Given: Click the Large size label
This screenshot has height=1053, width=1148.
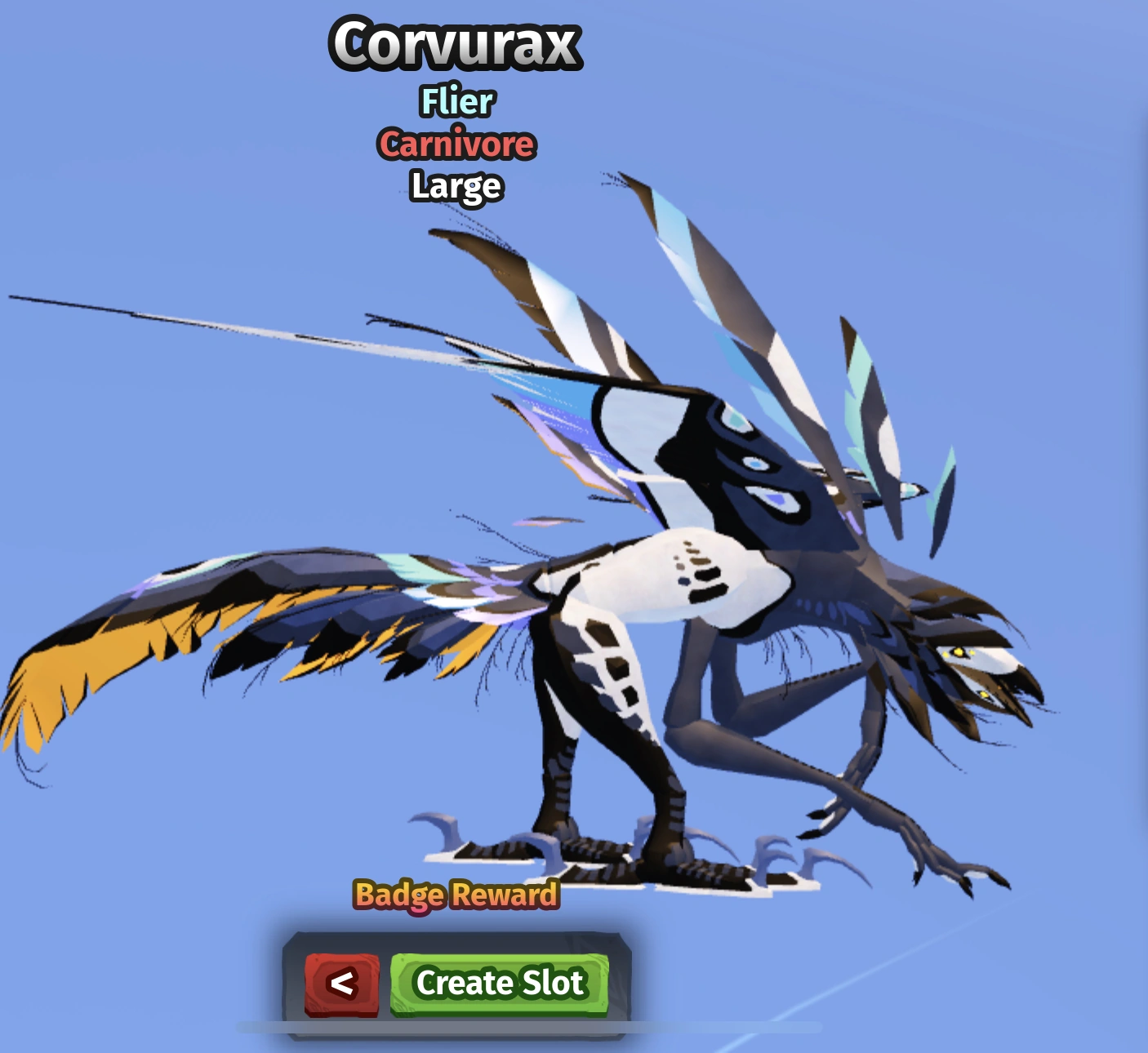Looking at the screenshot, I should pyautogui.click(x=457, y=186).
